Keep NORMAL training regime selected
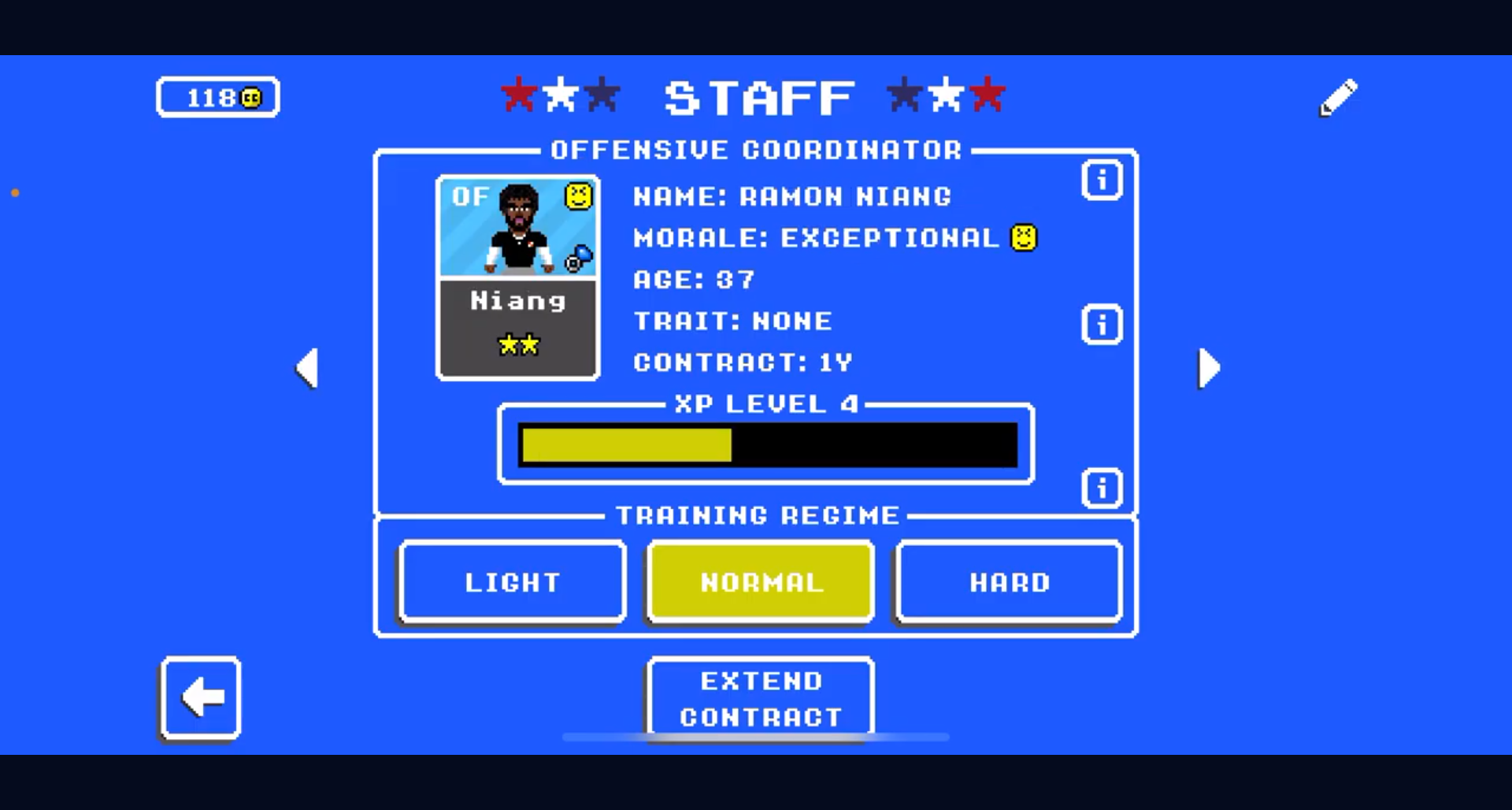 click(759, 581)
